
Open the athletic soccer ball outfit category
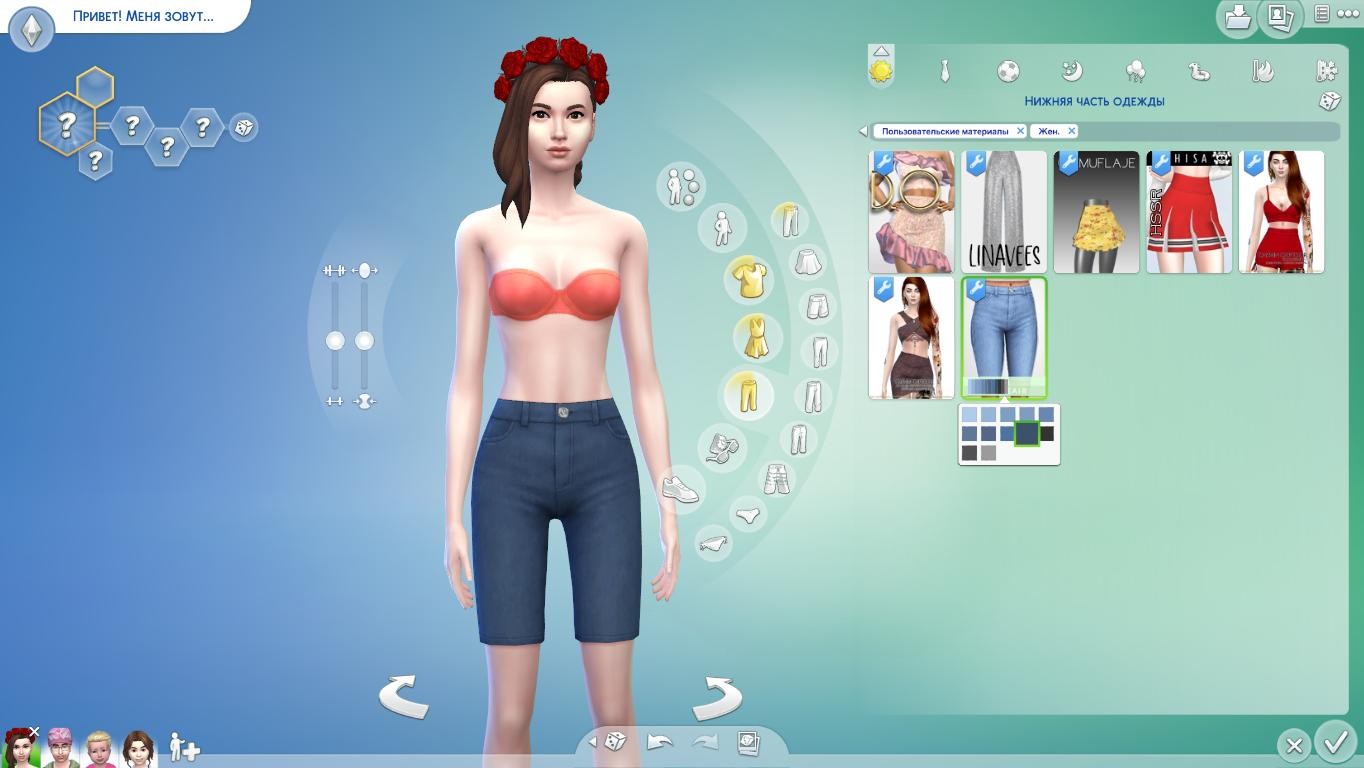(x=1008, y=71)
